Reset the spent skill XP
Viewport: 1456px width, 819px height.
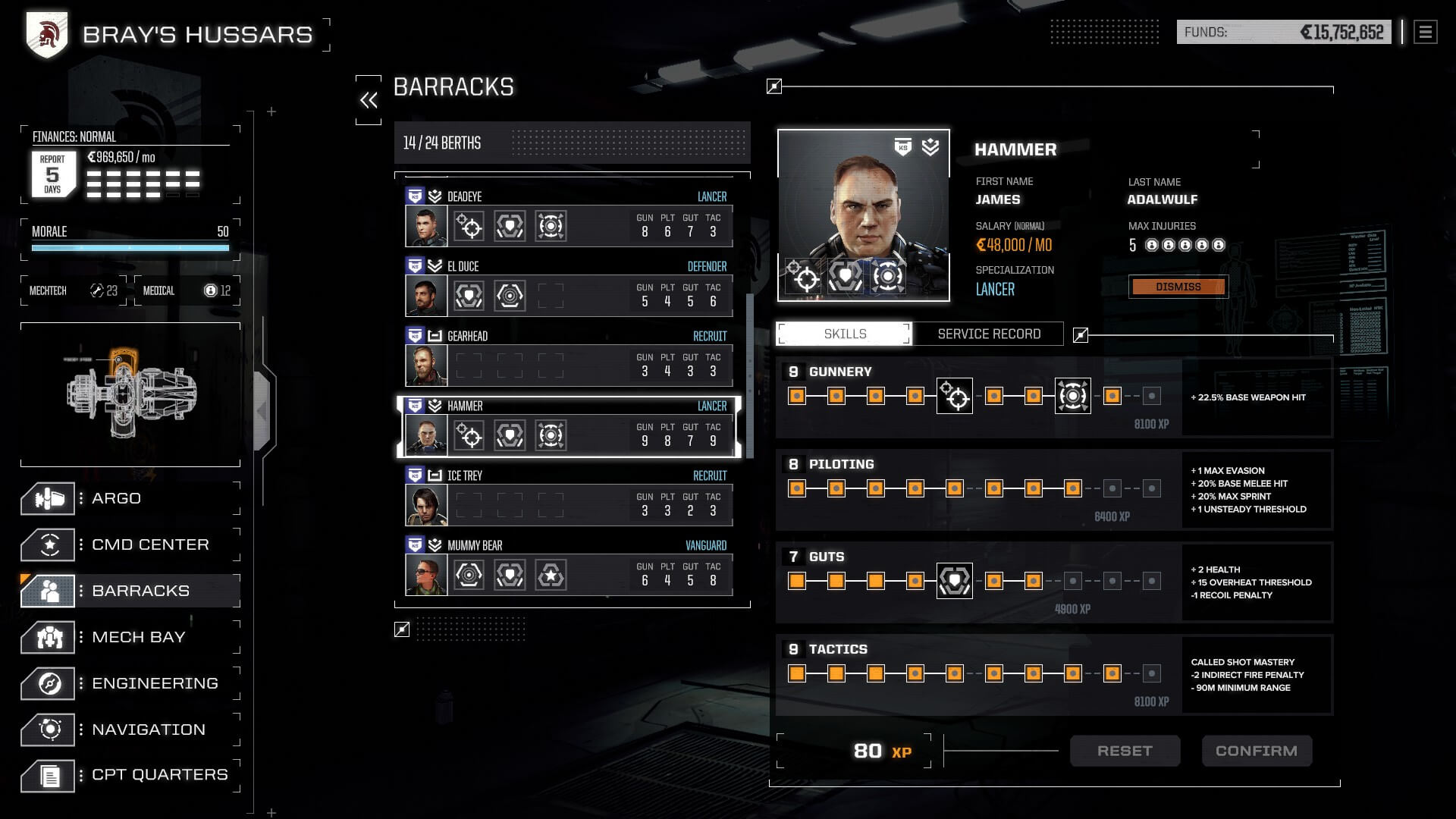point(1125,752)
